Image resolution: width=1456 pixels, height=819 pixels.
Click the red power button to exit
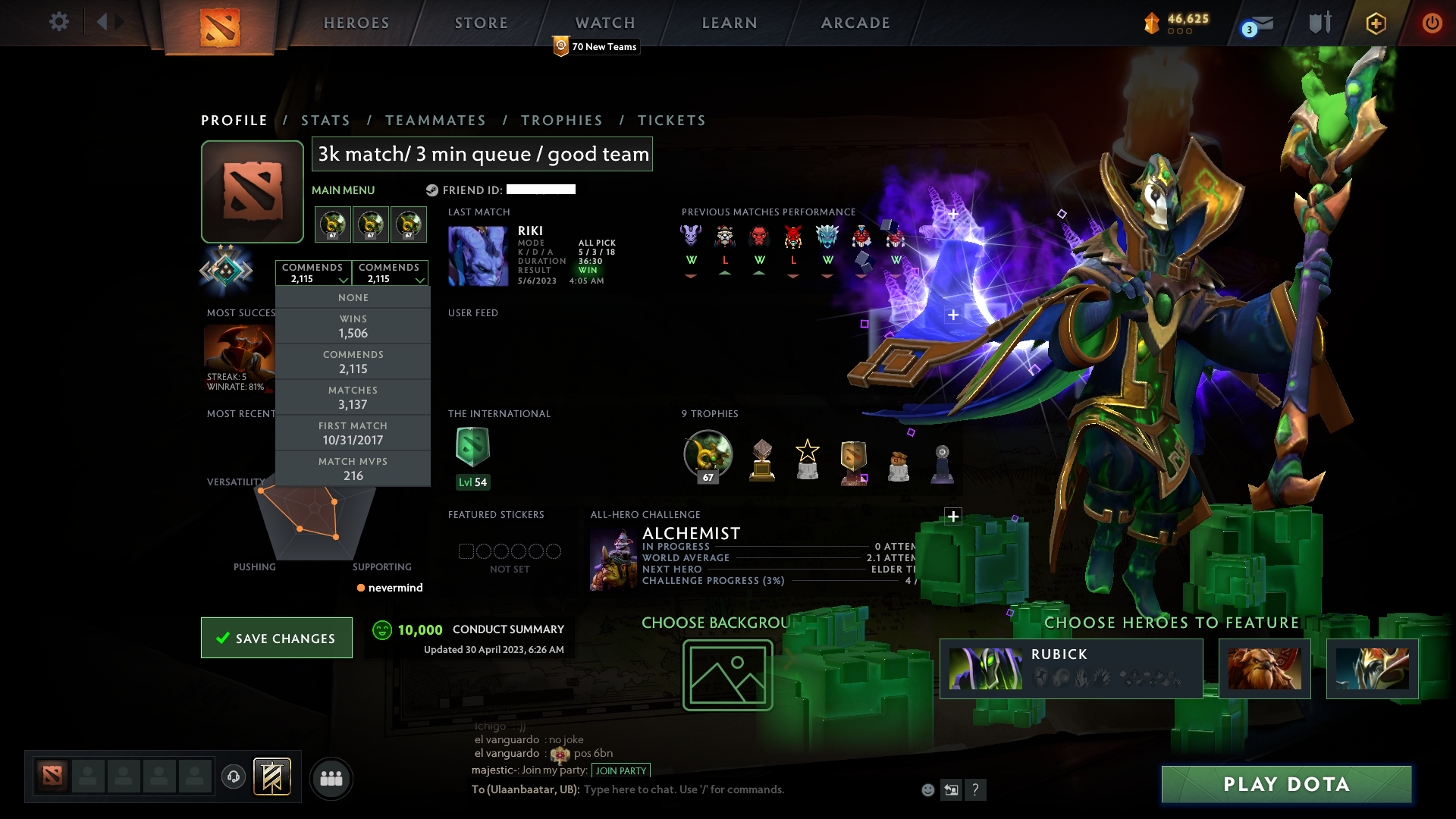tap(1432, 23)
